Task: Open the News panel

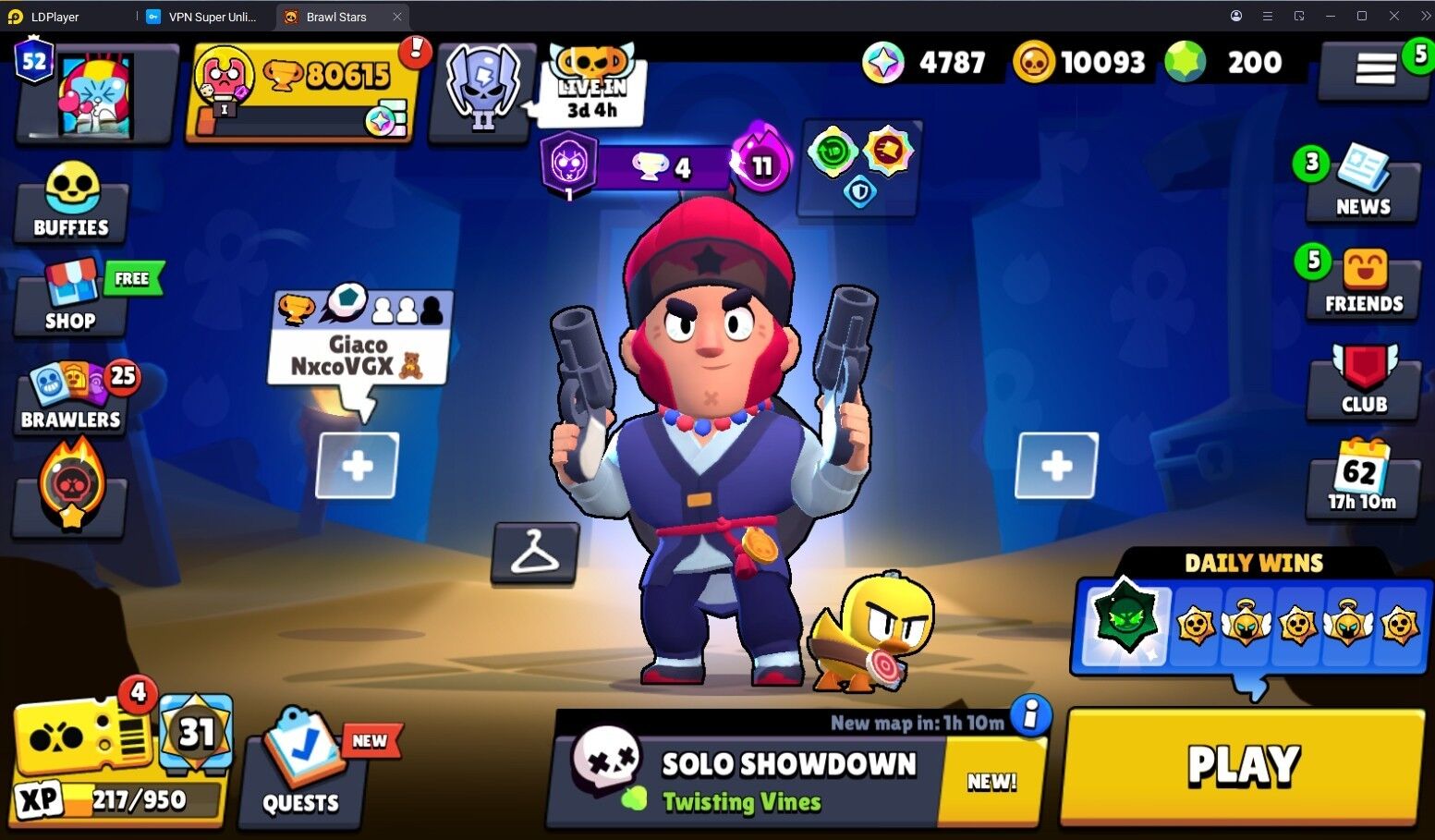Action: [x=1361, y=185]
